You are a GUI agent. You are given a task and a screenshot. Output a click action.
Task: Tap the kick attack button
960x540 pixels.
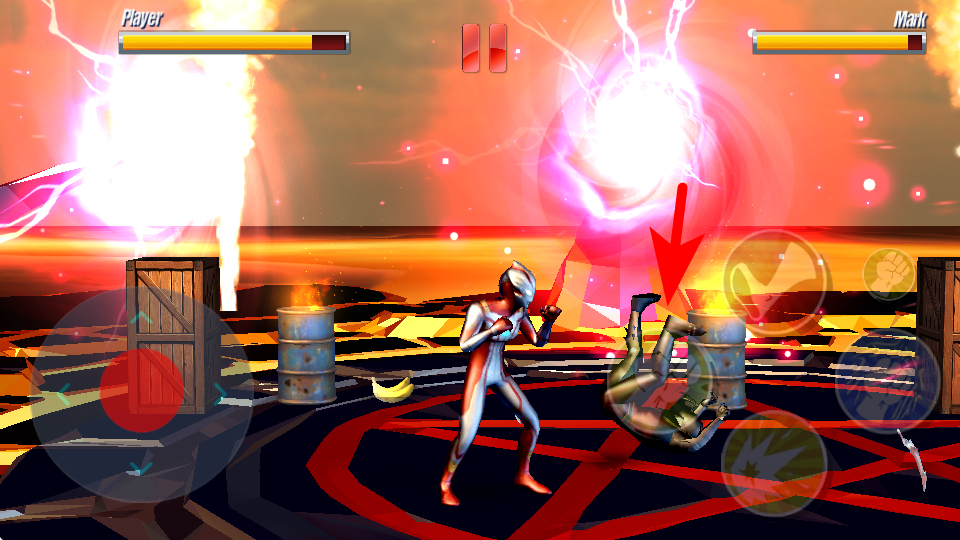pyautogui.click(x=776, y=282)
